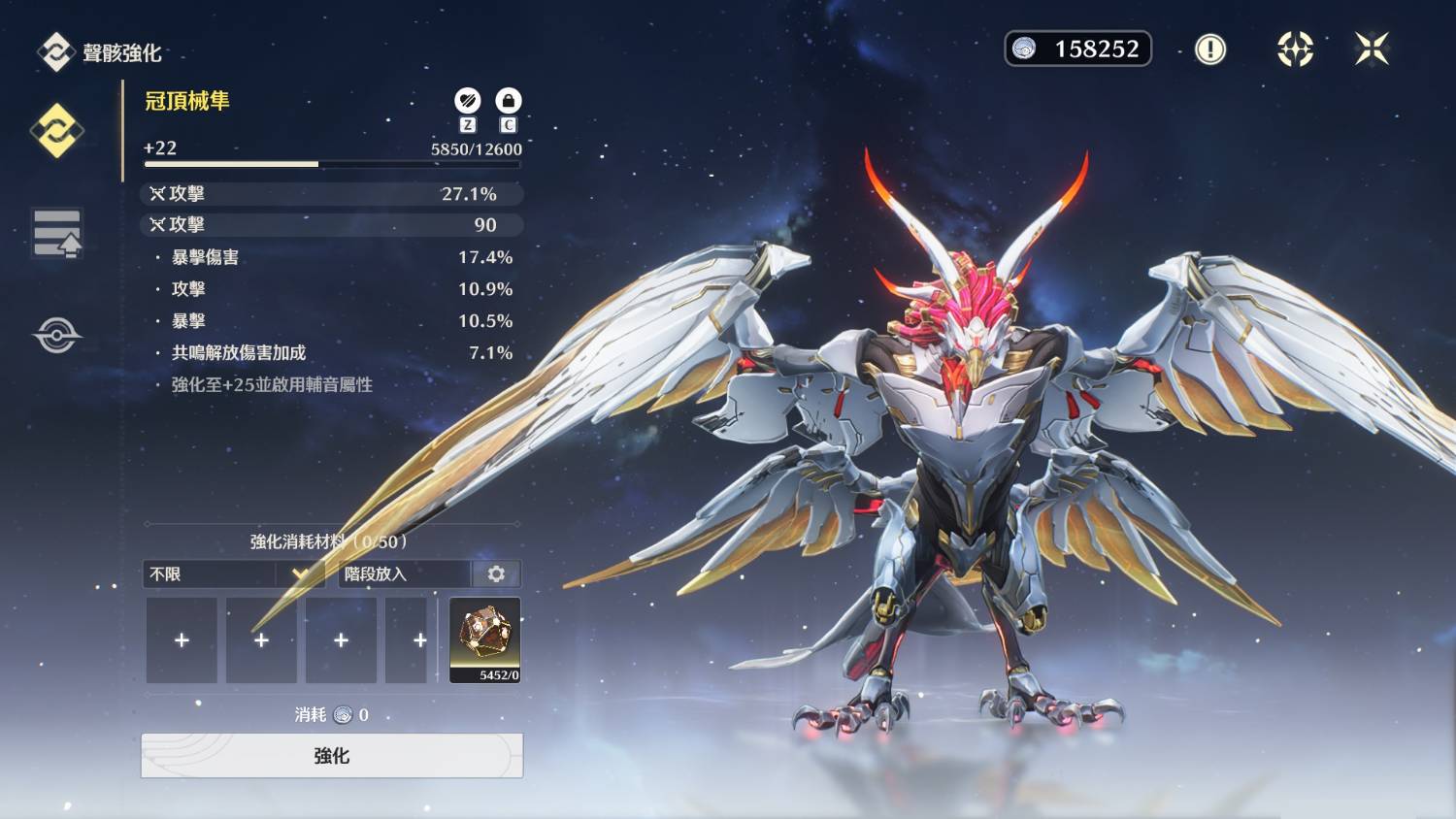Open the info exclamation button

(x=1209, y=49)
